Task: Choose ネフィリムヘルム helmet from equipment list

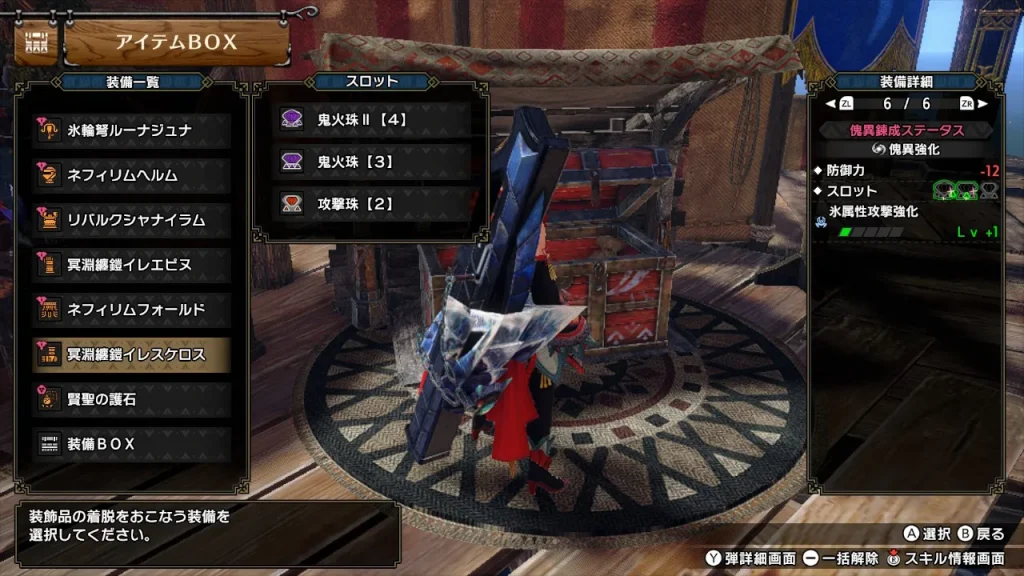Action: tap(132, 175)
